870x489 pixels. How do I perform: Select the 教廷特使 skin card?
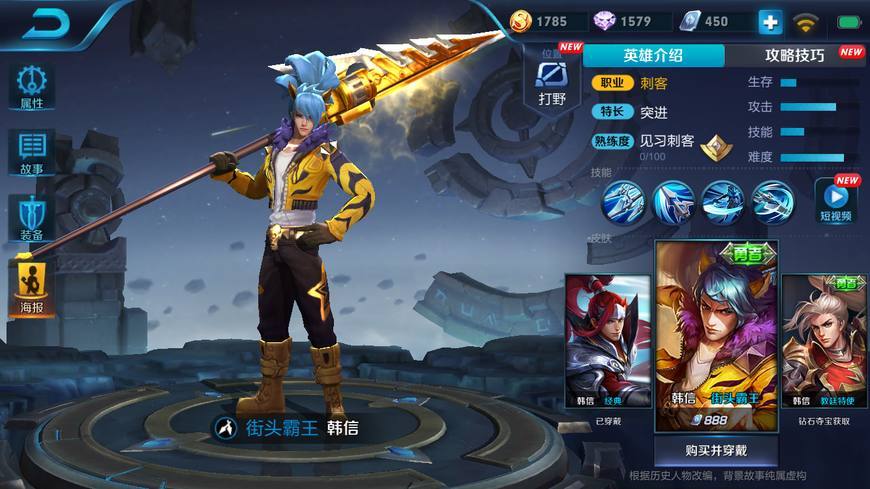pos(824,342)
